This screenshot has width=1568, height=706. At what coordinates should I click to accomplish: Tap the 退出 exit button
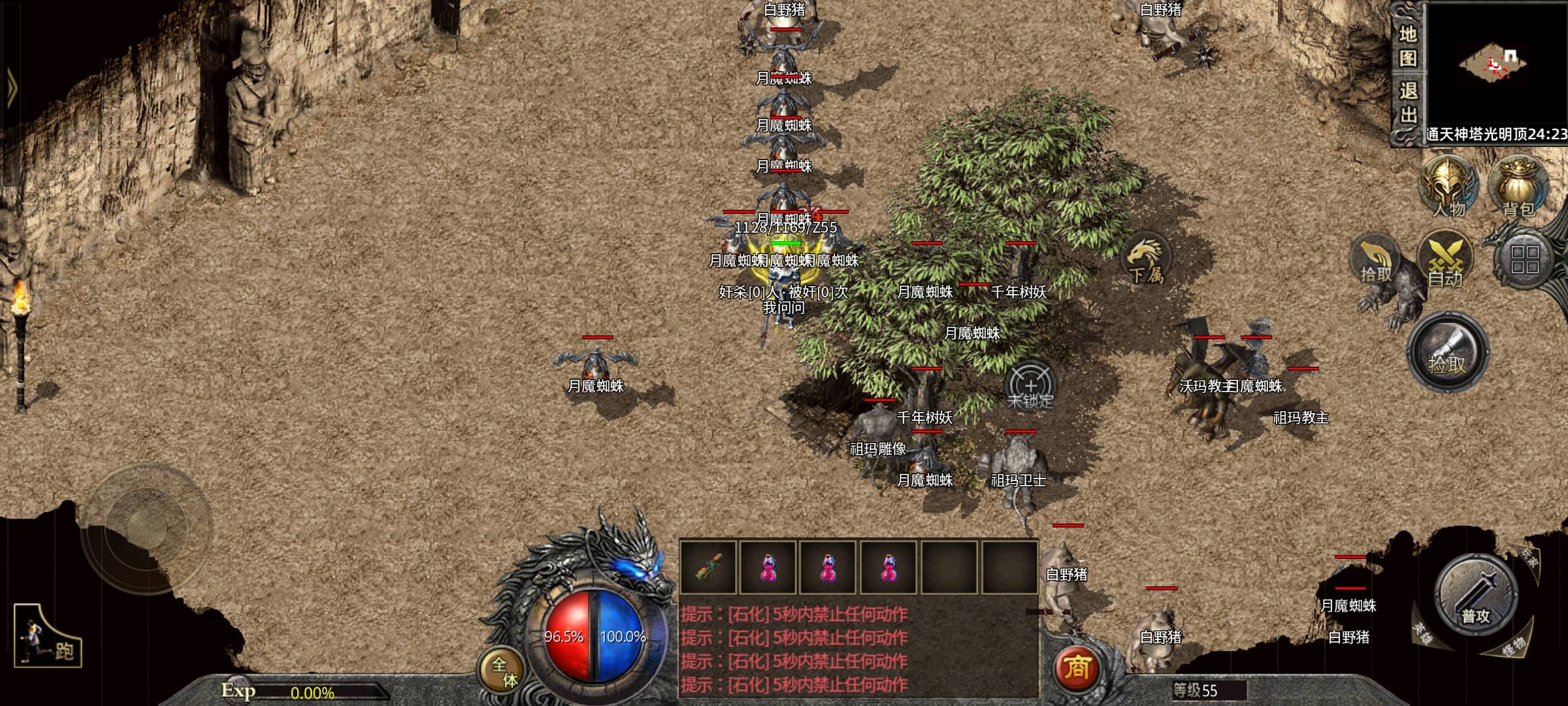[1407, 103]
